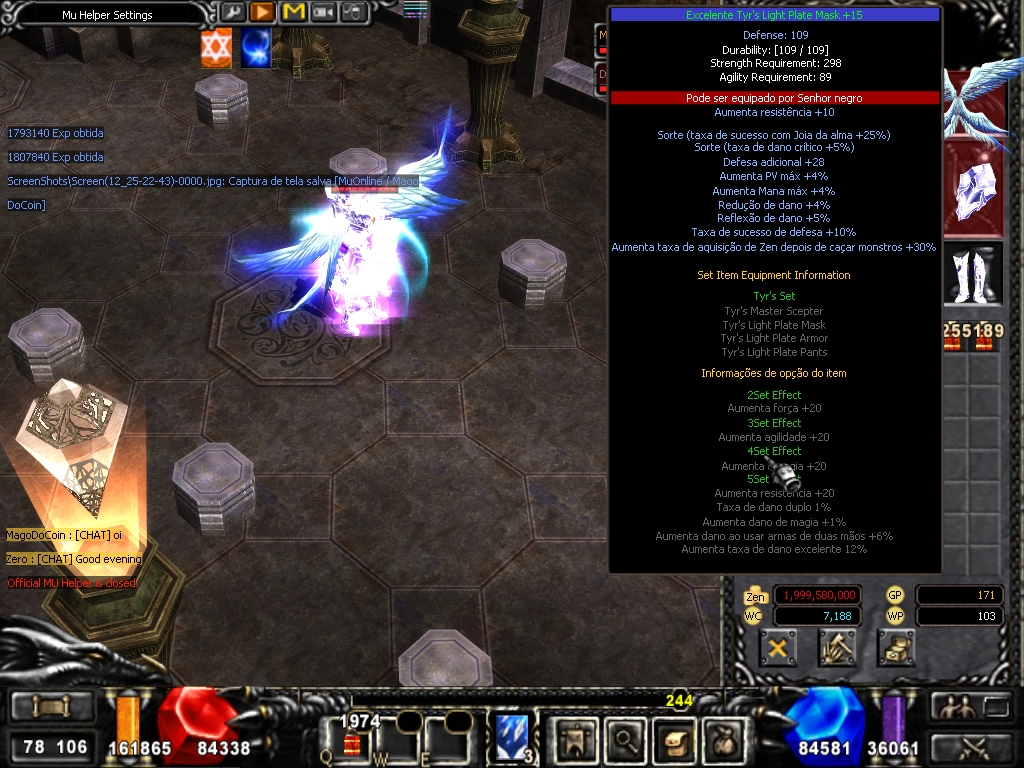Select the blue swirl buff icon

pos(255,48)
